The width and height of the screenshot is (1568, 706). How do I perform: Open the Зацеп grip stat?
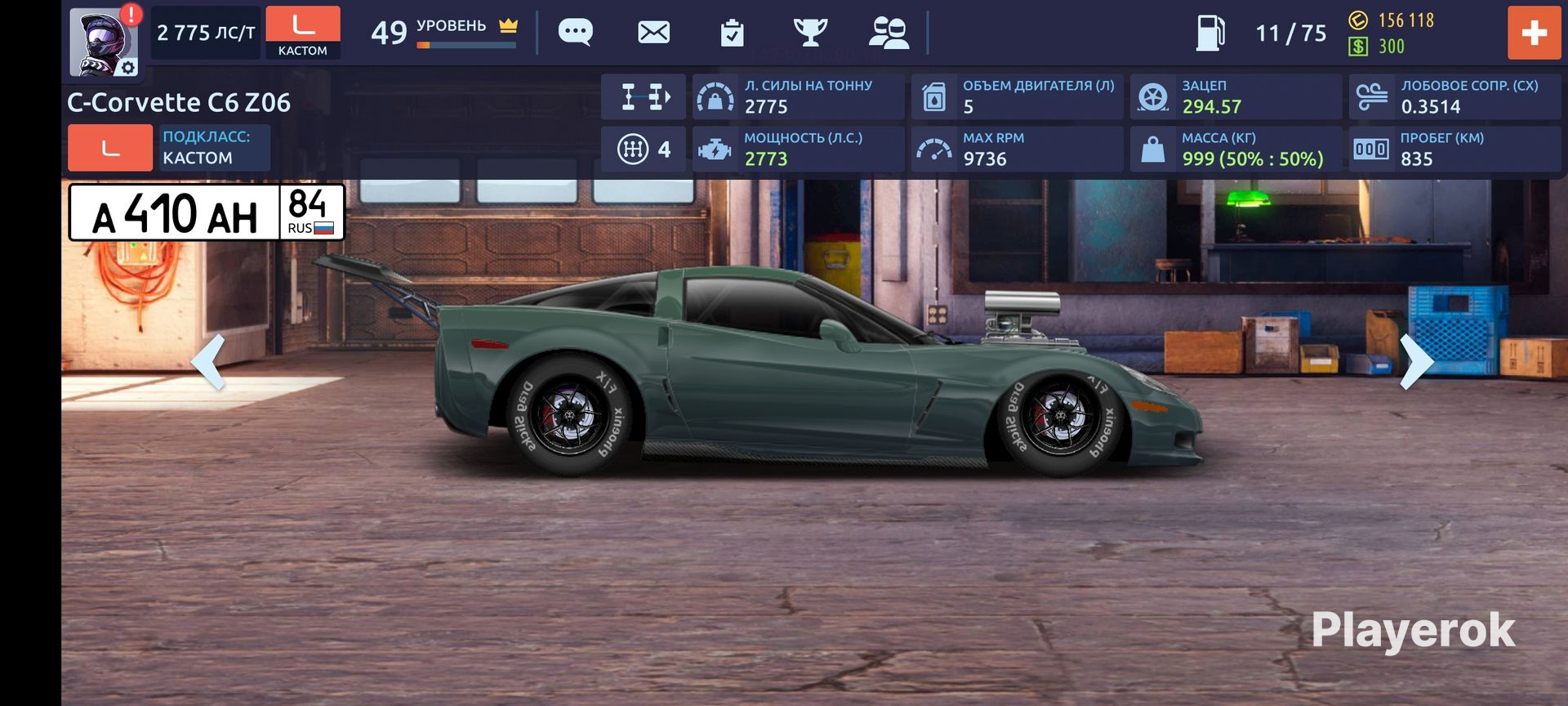(x=1235, y=96)
